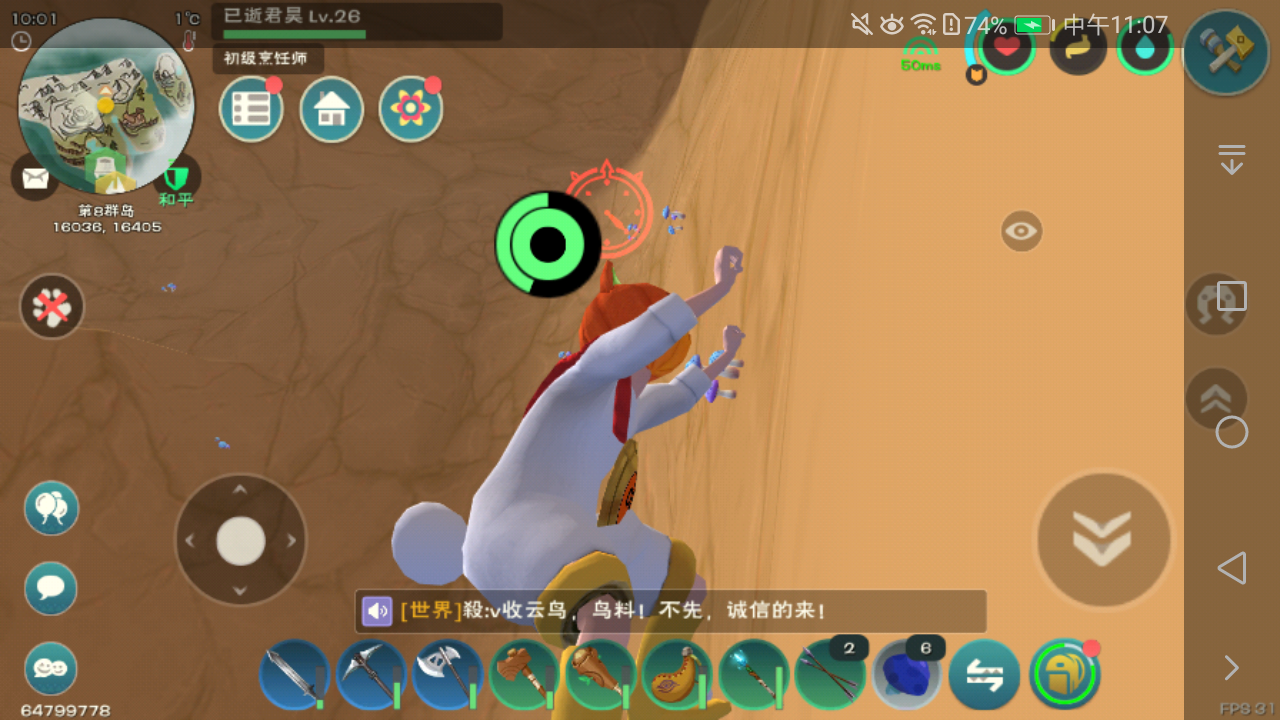Open the backpack inventory
This screenshot has width=1280, height=720.
click(1066, 677)
